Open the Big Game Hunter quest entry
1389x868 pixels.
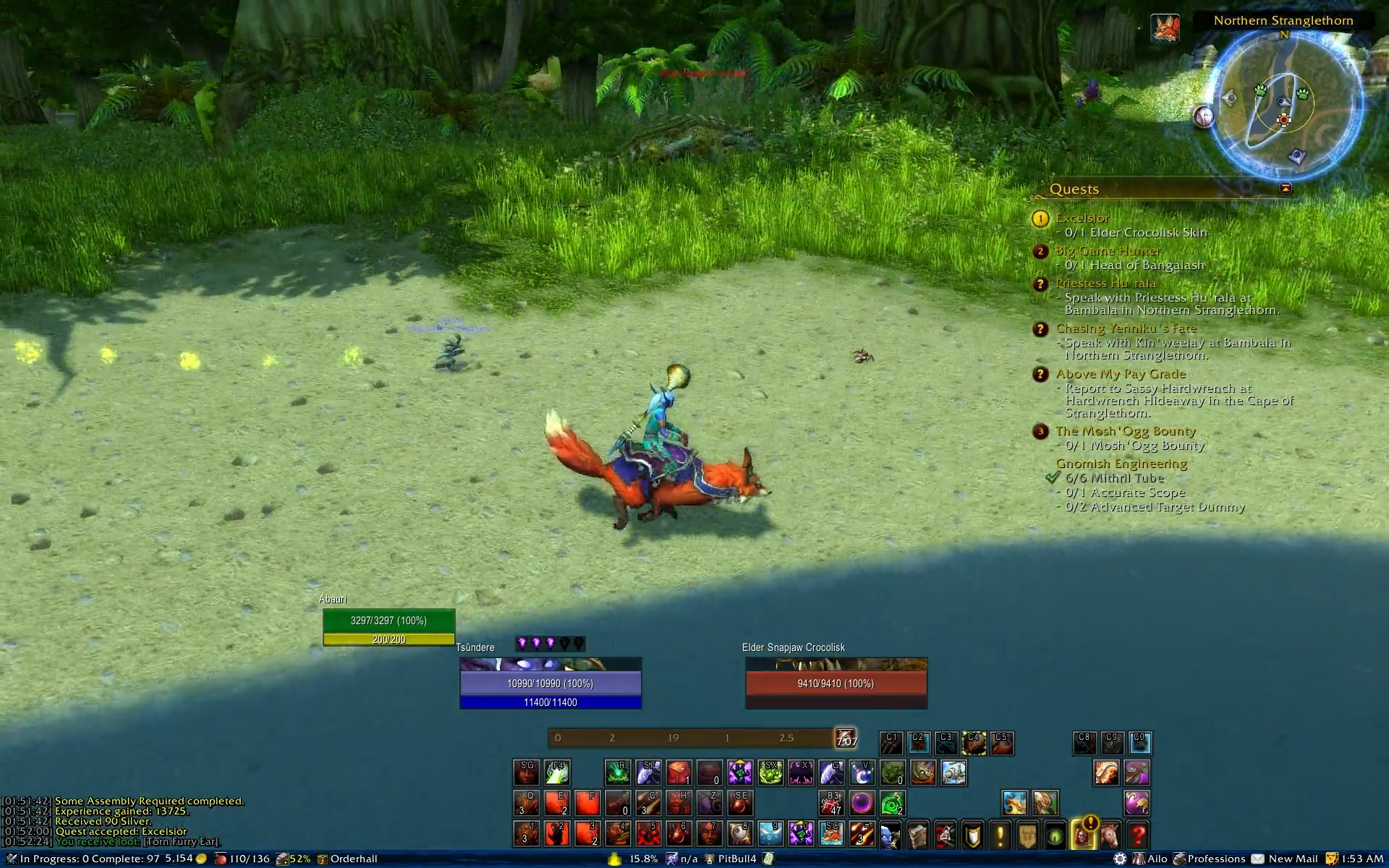pyautogui.click(x=1108, y=250)
